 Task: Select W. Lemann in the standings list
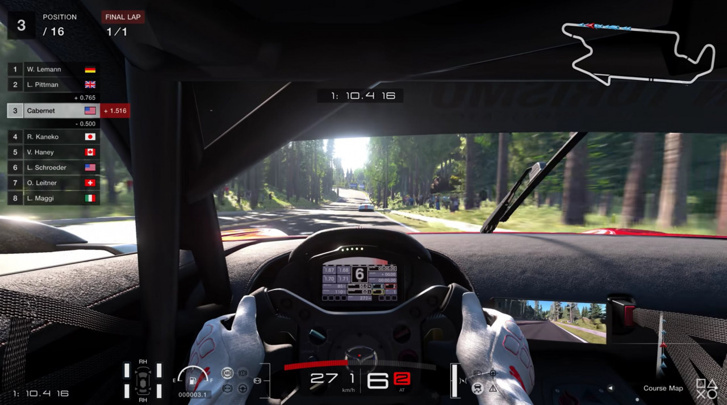coord(53,70)
